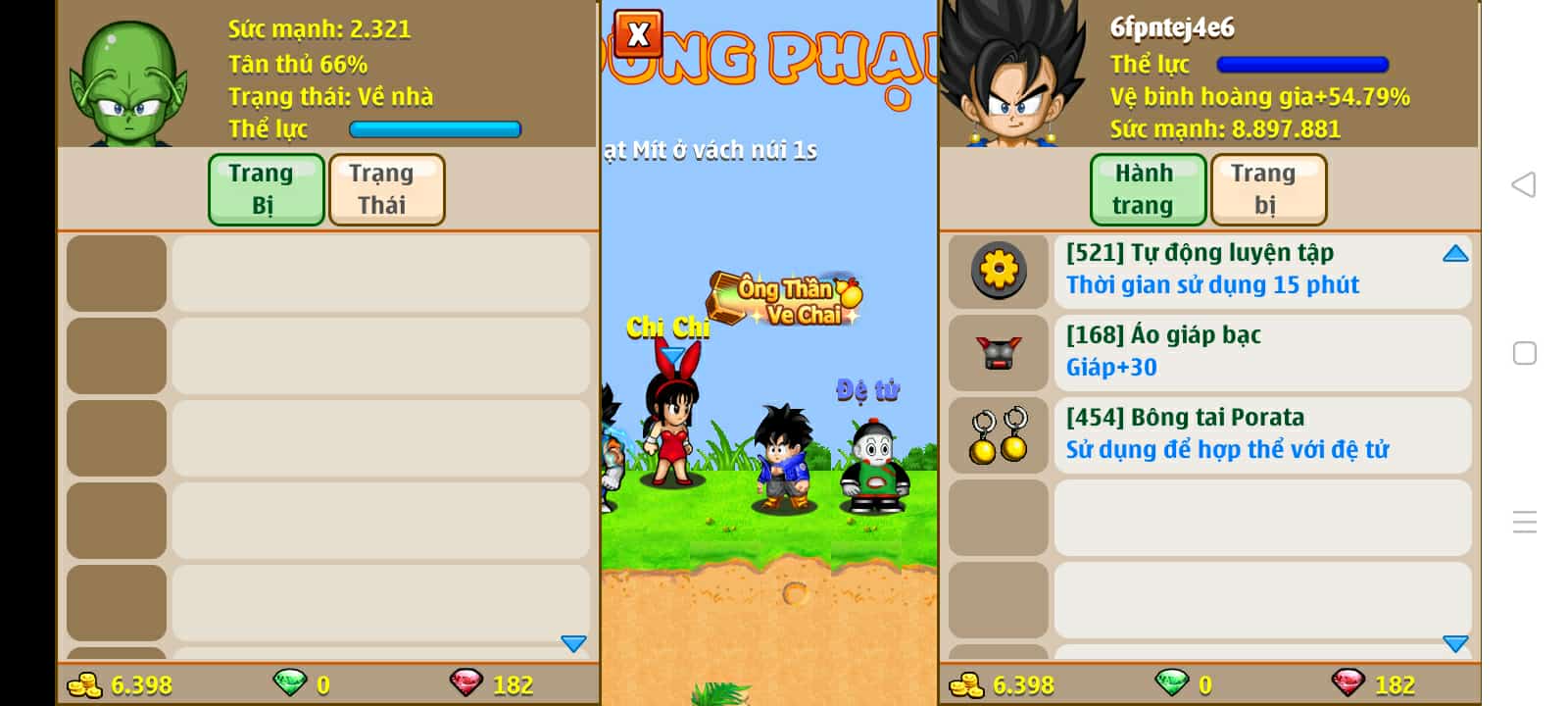Close the panel with the red X

click(x=638, y=34)
